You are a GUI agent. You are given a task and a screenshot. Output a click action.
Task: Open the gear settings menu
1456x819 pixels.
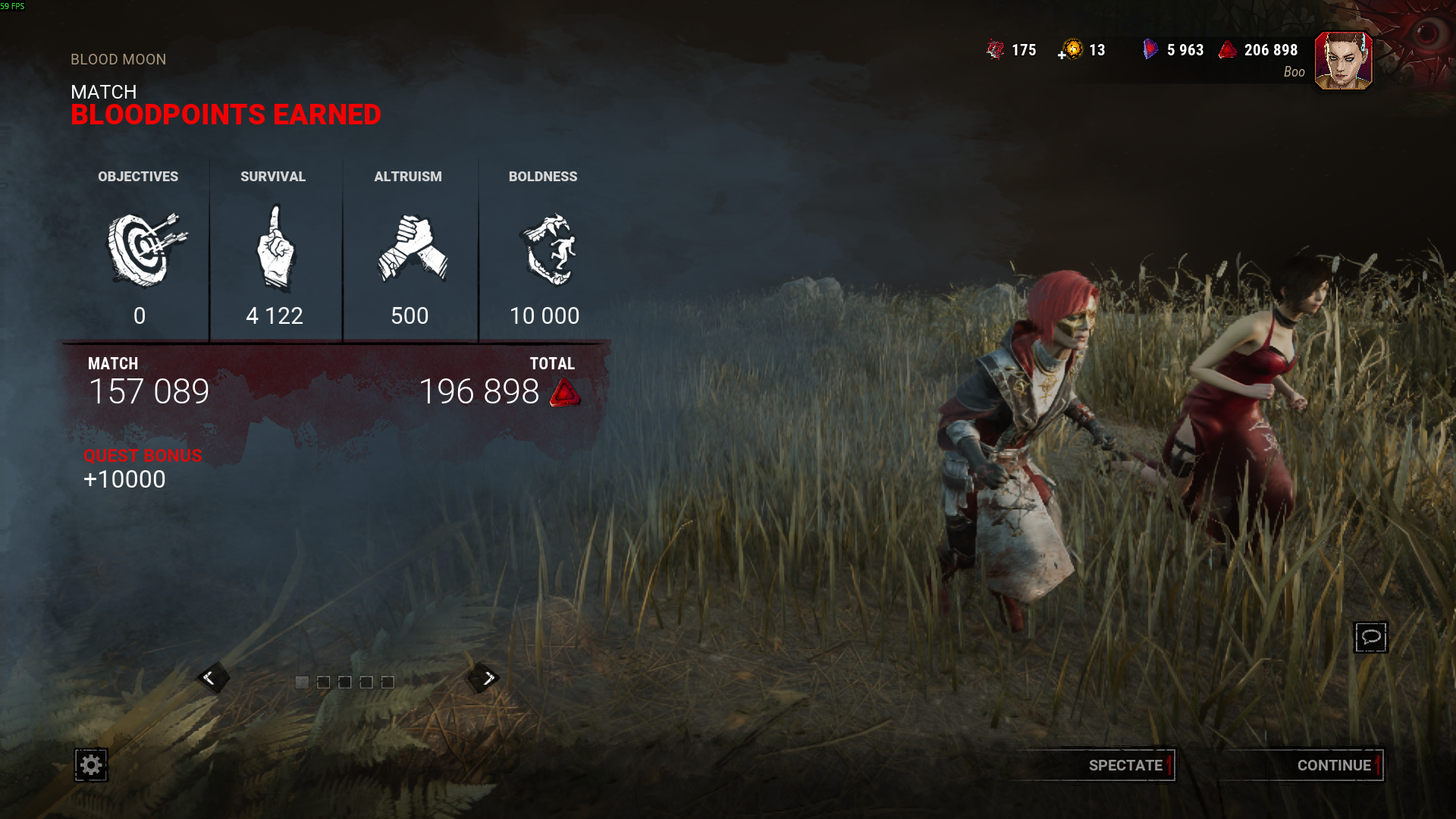(91, 765)
